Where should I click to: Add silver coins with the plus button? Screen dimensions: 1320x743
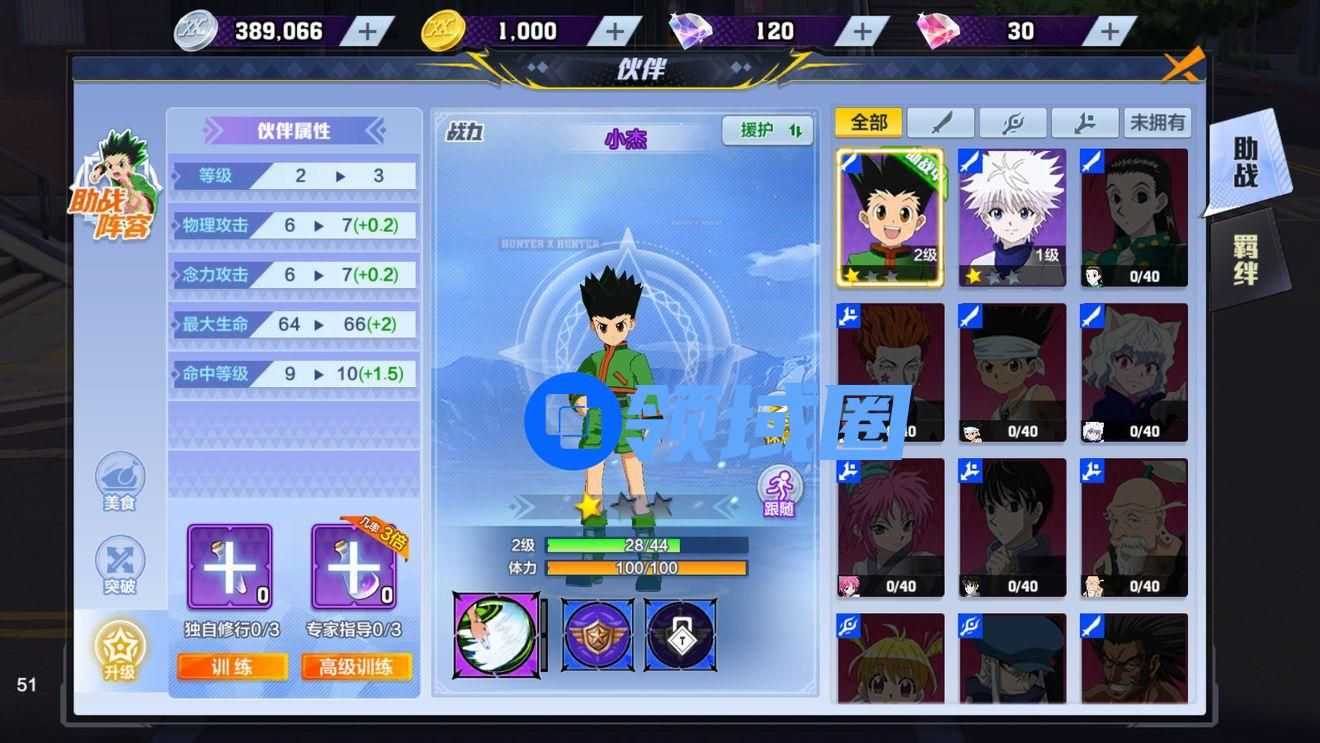tap(368, 31)
